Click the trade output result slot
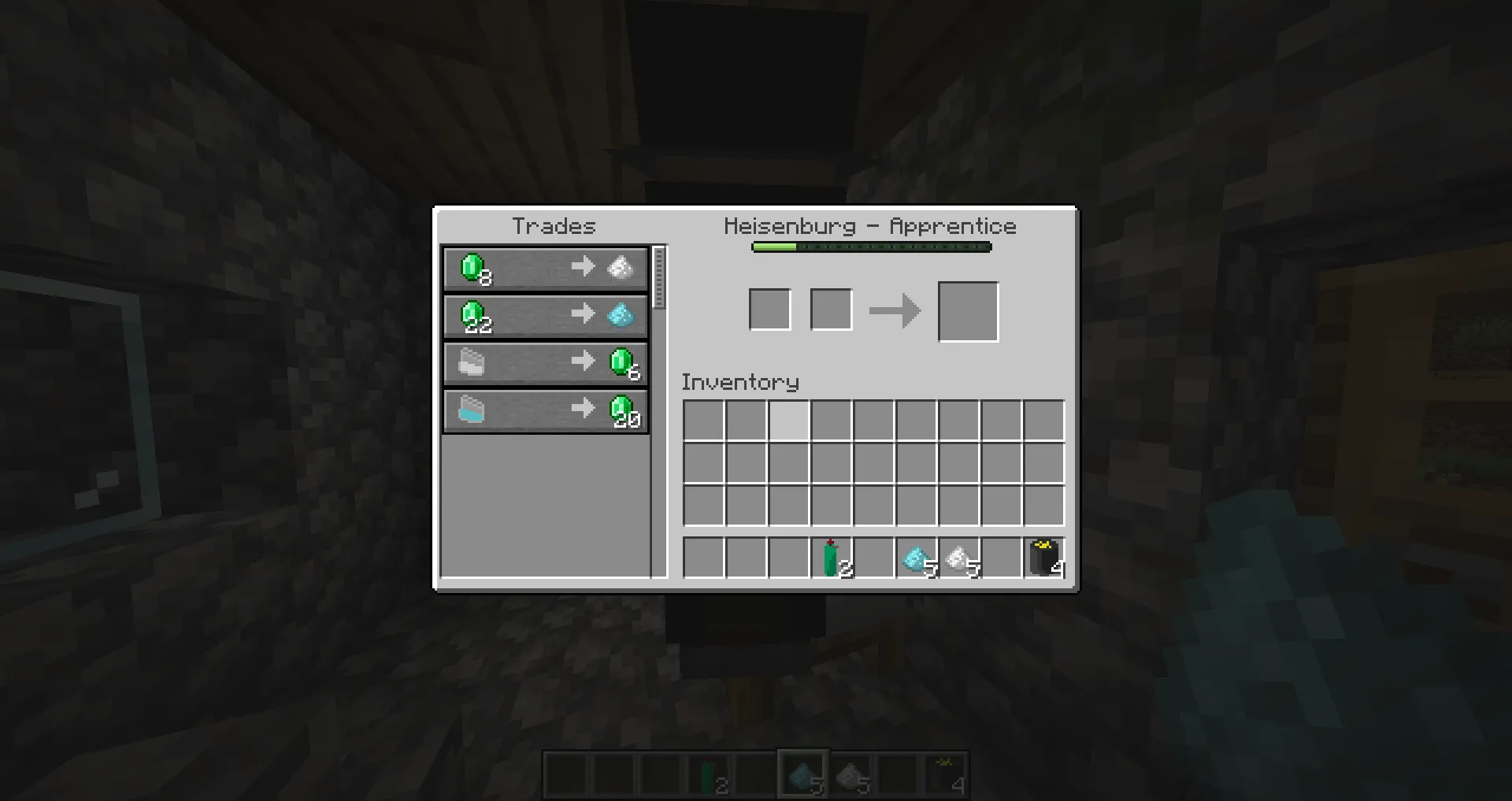The width and height of the screenshot is (1512, 801). tap(968, 310)
